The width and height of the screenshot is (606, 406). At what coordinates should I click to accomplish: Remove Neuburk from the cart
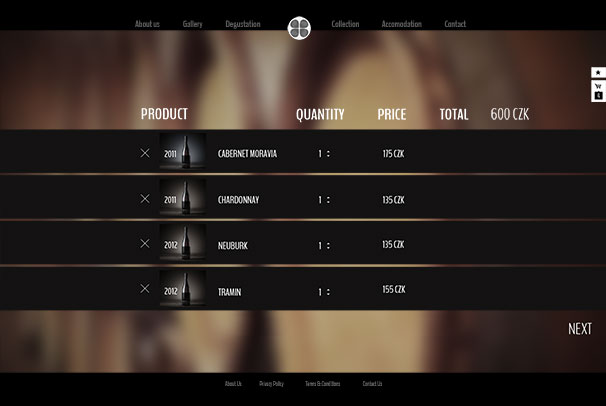click(145, 244)
